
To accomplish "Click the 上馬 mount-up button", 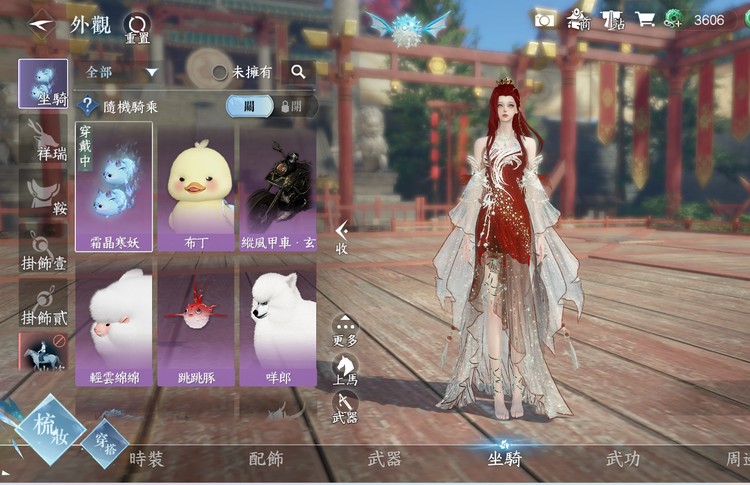I will coord(345,369).
